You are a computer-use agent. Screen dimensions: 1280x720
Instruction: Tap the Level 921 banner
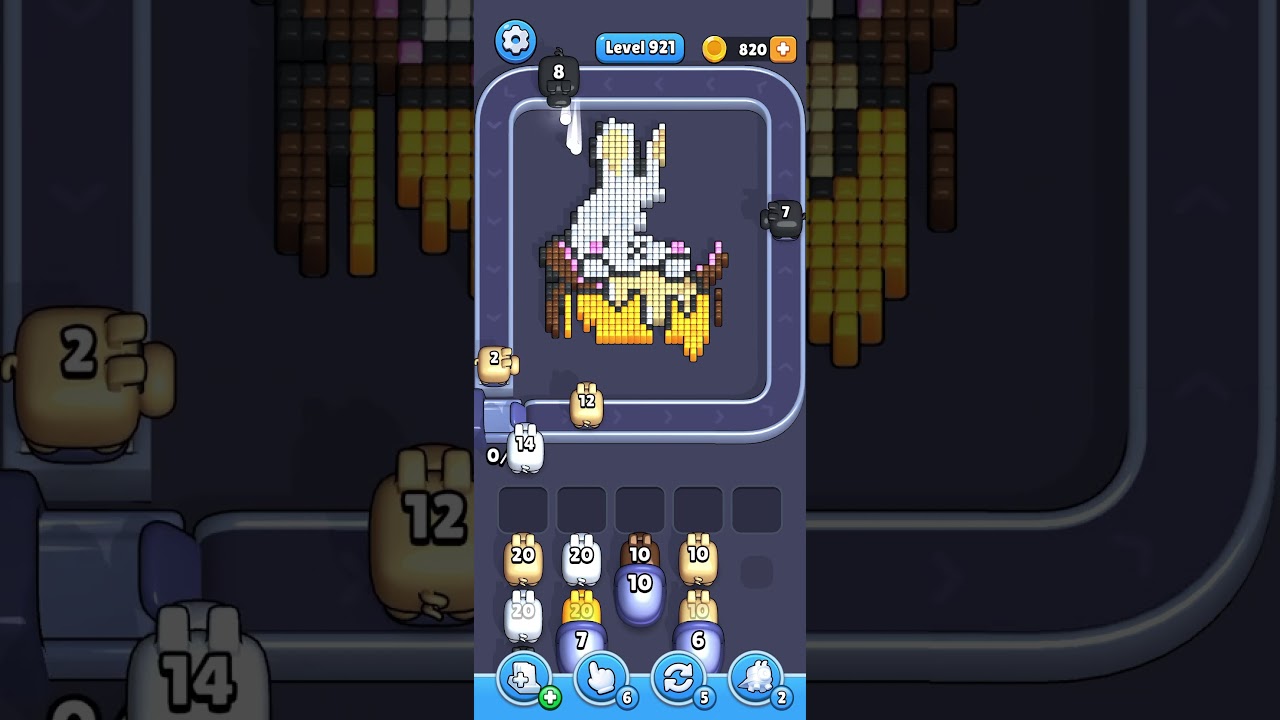coord(639,48)
